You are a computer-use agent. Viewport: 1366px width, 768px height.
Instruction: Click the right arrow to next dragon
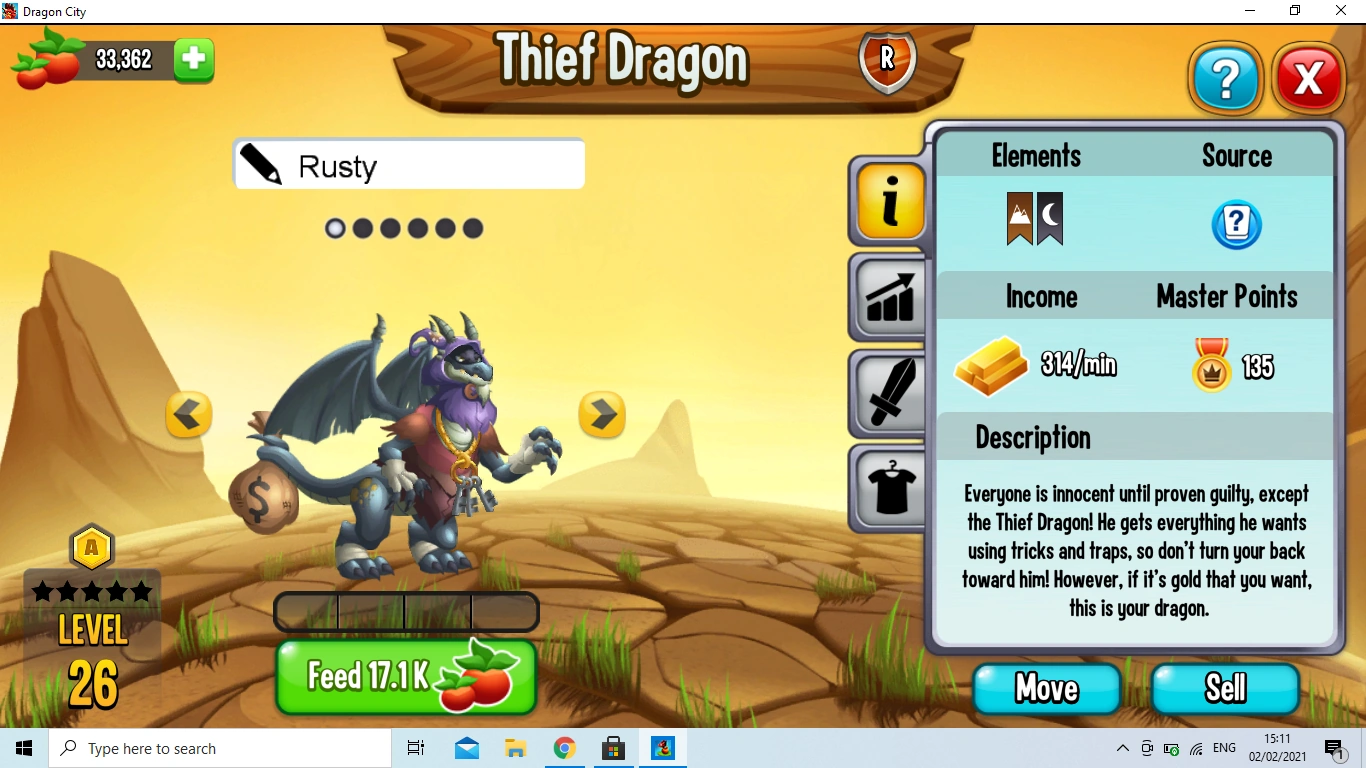(602, 415)
